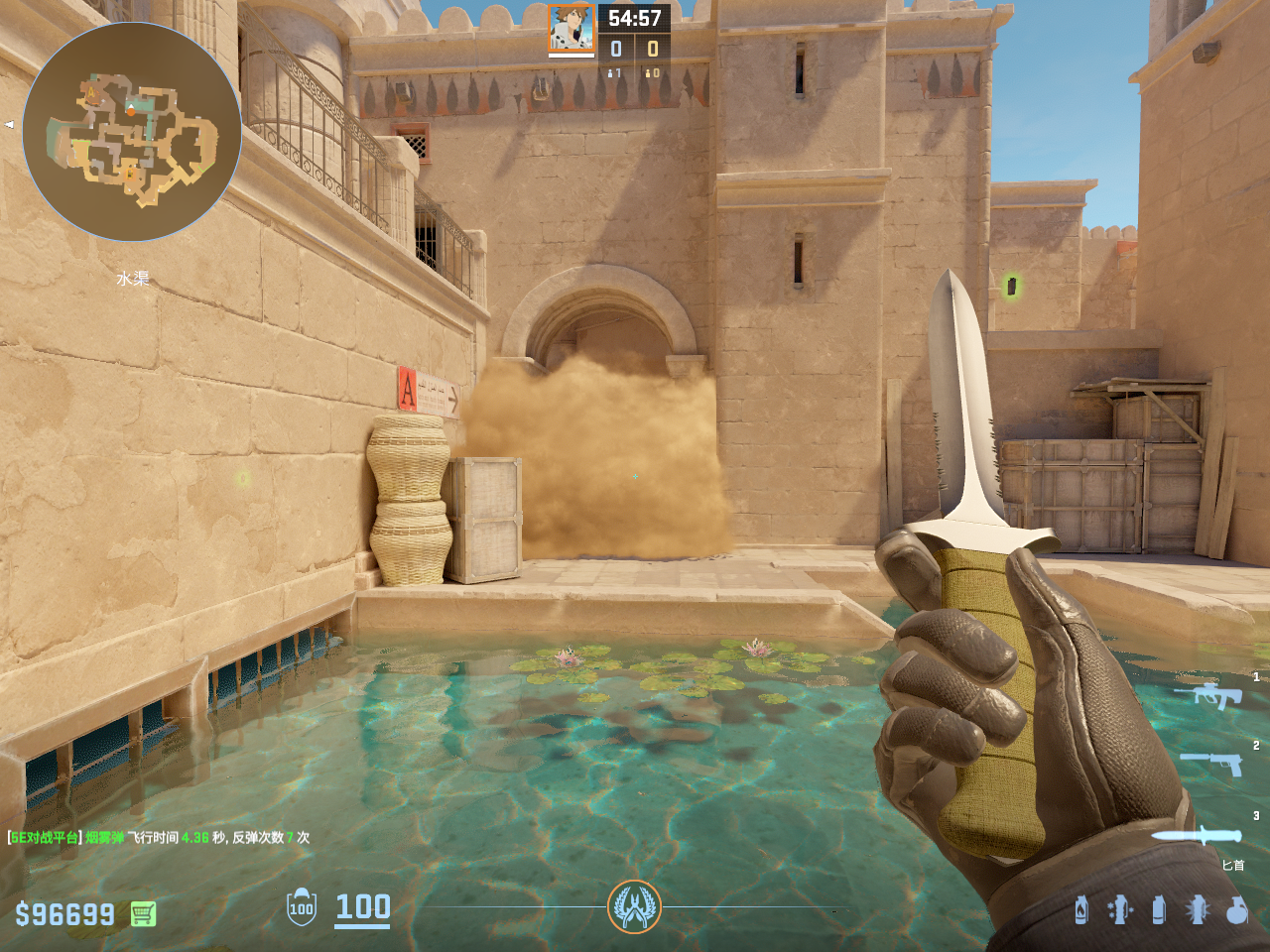
Task: Choose the incendiary grenade icon
Action: [1081, 909]
